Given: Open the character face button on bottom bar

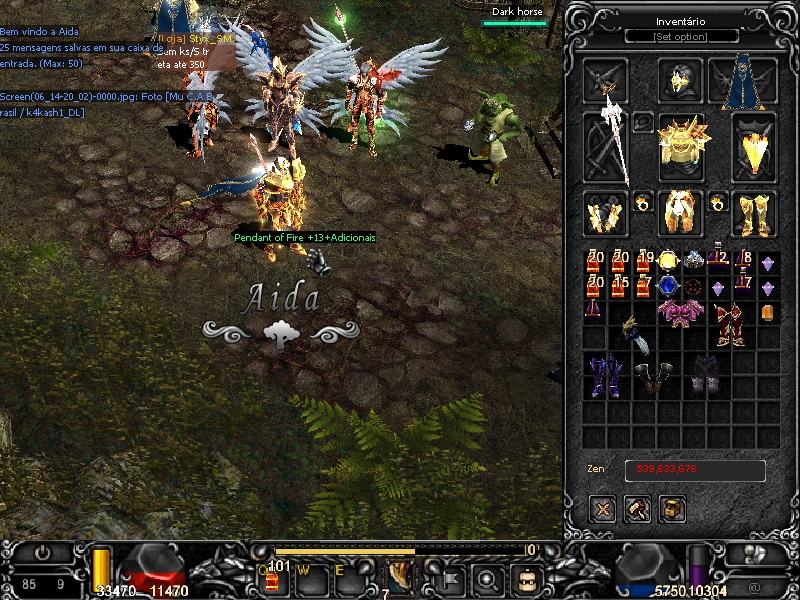Looking at the screenshot, I should click(x=526, y=578).
